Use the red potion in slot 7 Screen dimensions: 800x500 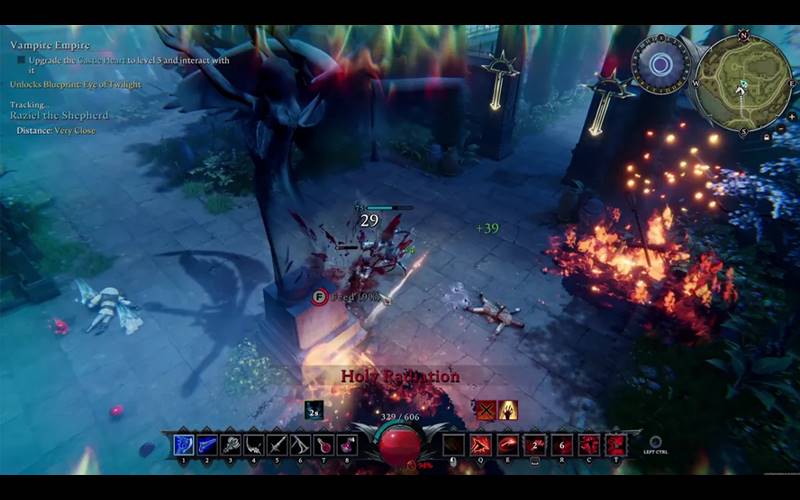[x=325, y=445]
